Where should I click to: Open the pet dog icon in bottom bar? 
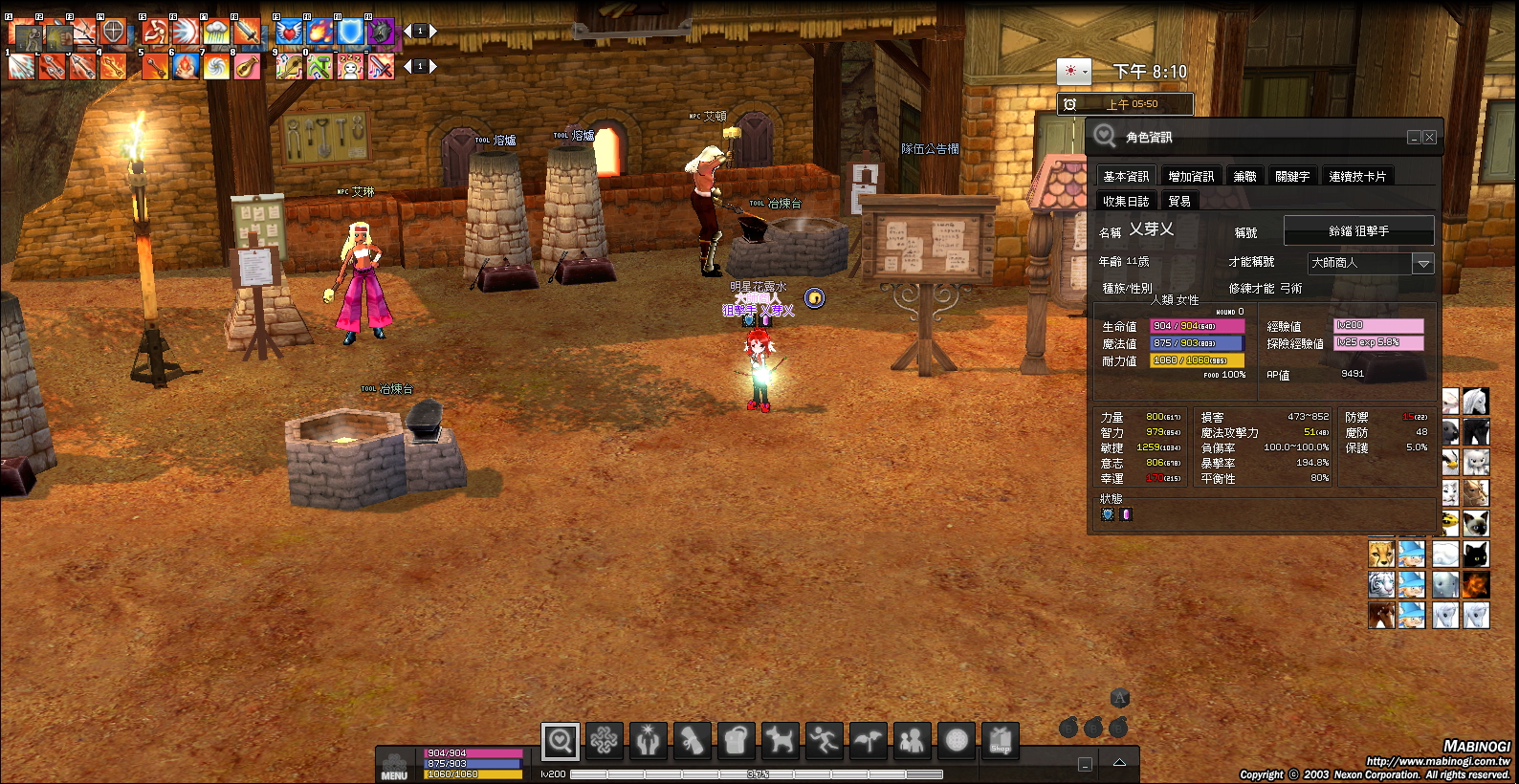(781, 740)
